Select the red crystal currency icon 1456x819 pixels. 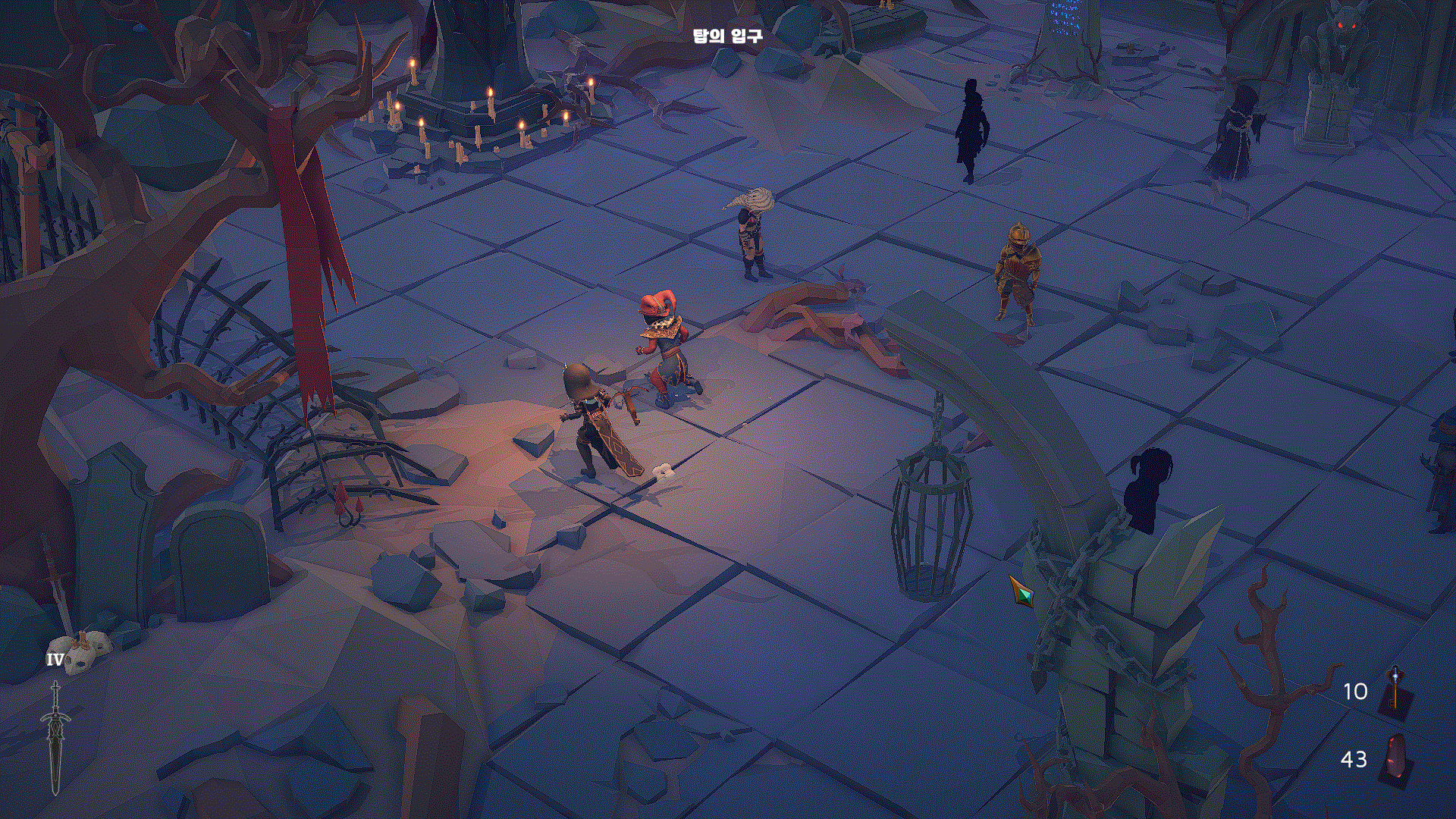pos(1396,759)
